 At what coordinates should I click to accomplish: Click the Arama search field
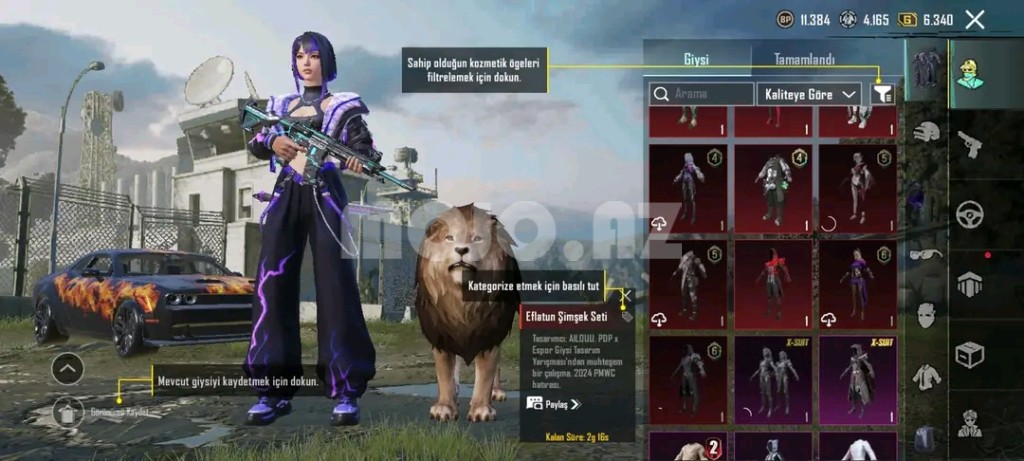[x=702, y=94]
